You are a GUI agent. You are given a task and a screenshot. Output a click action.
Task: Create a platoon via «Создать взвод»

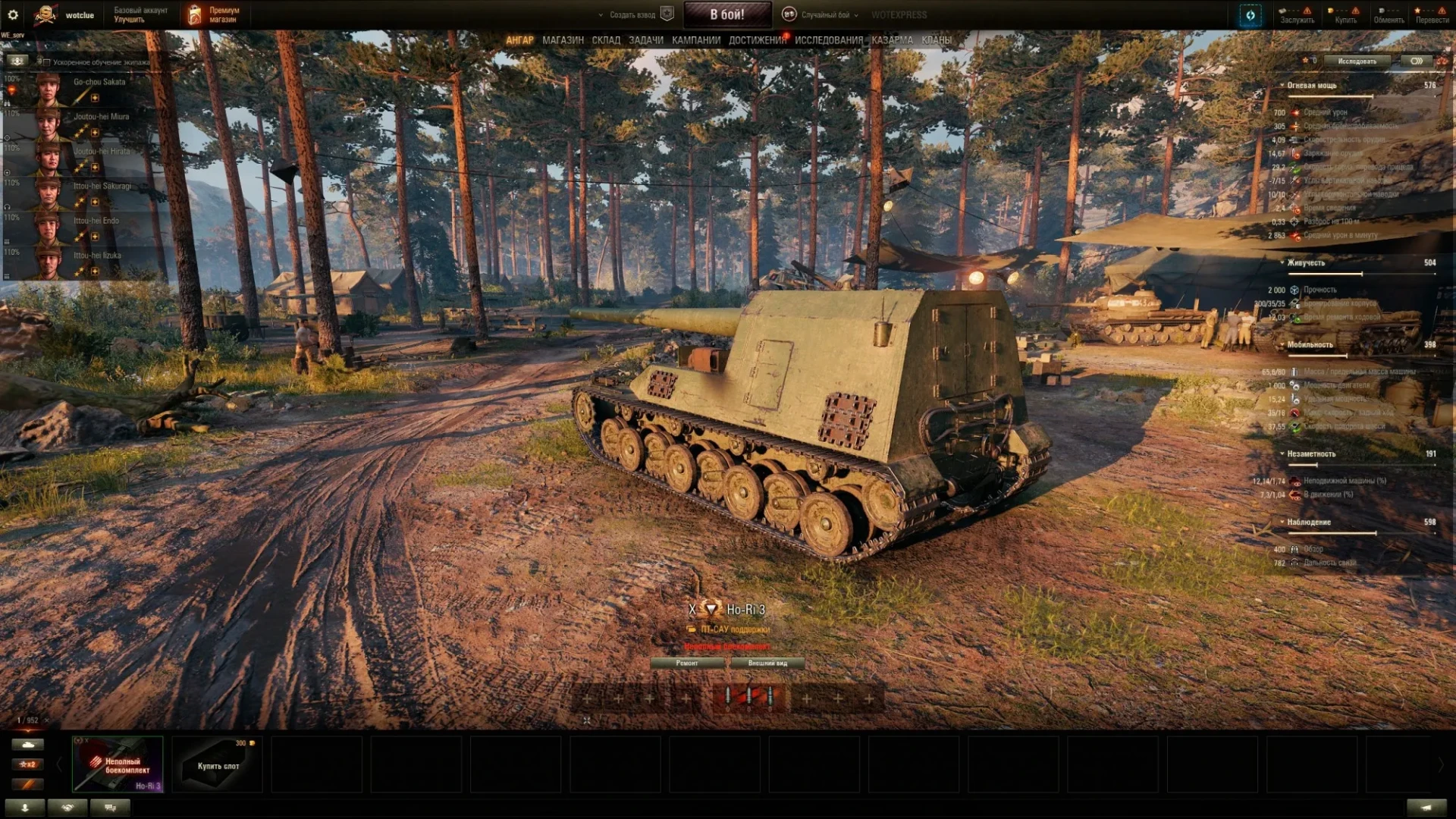coord(632,14)
